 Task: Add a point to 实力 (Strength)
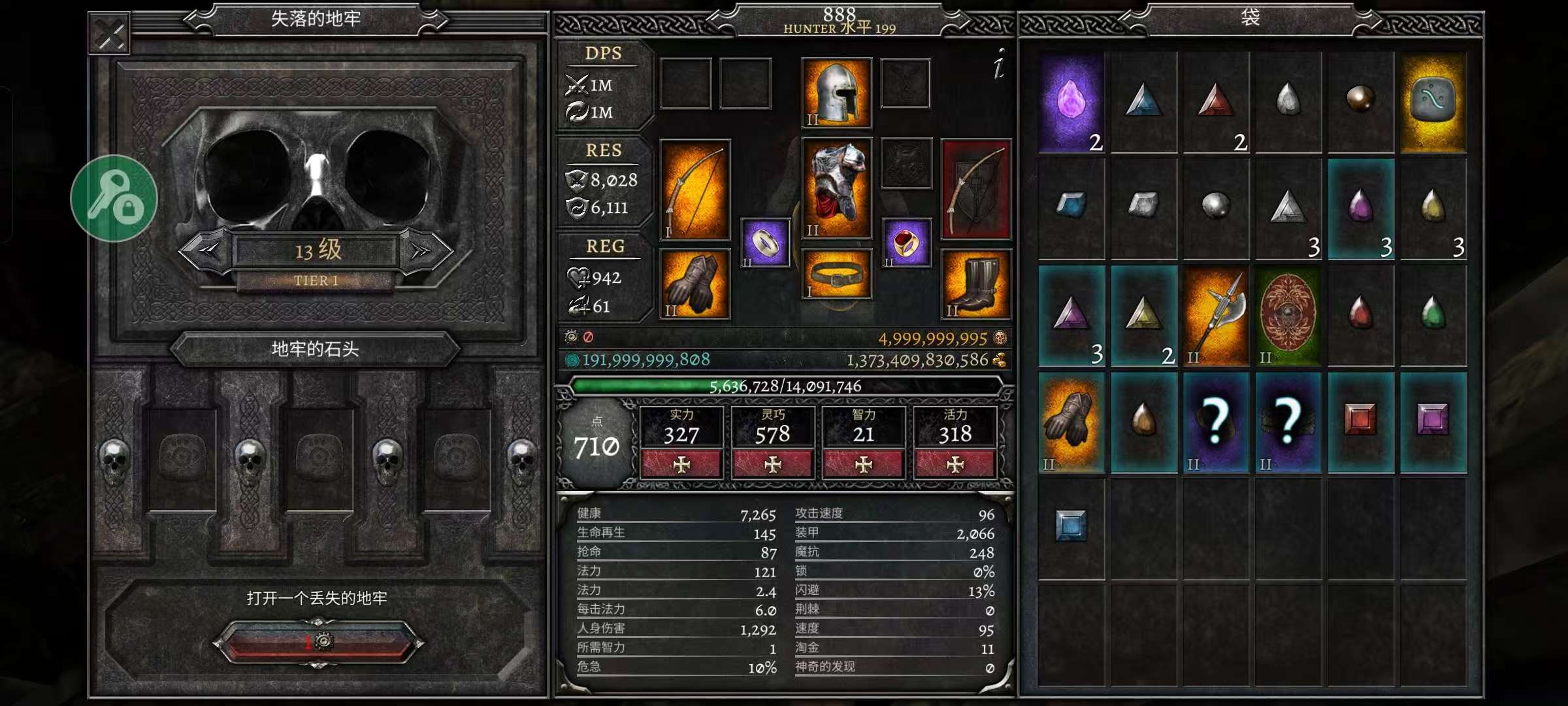pyautogui.click(x=681, y=464)
